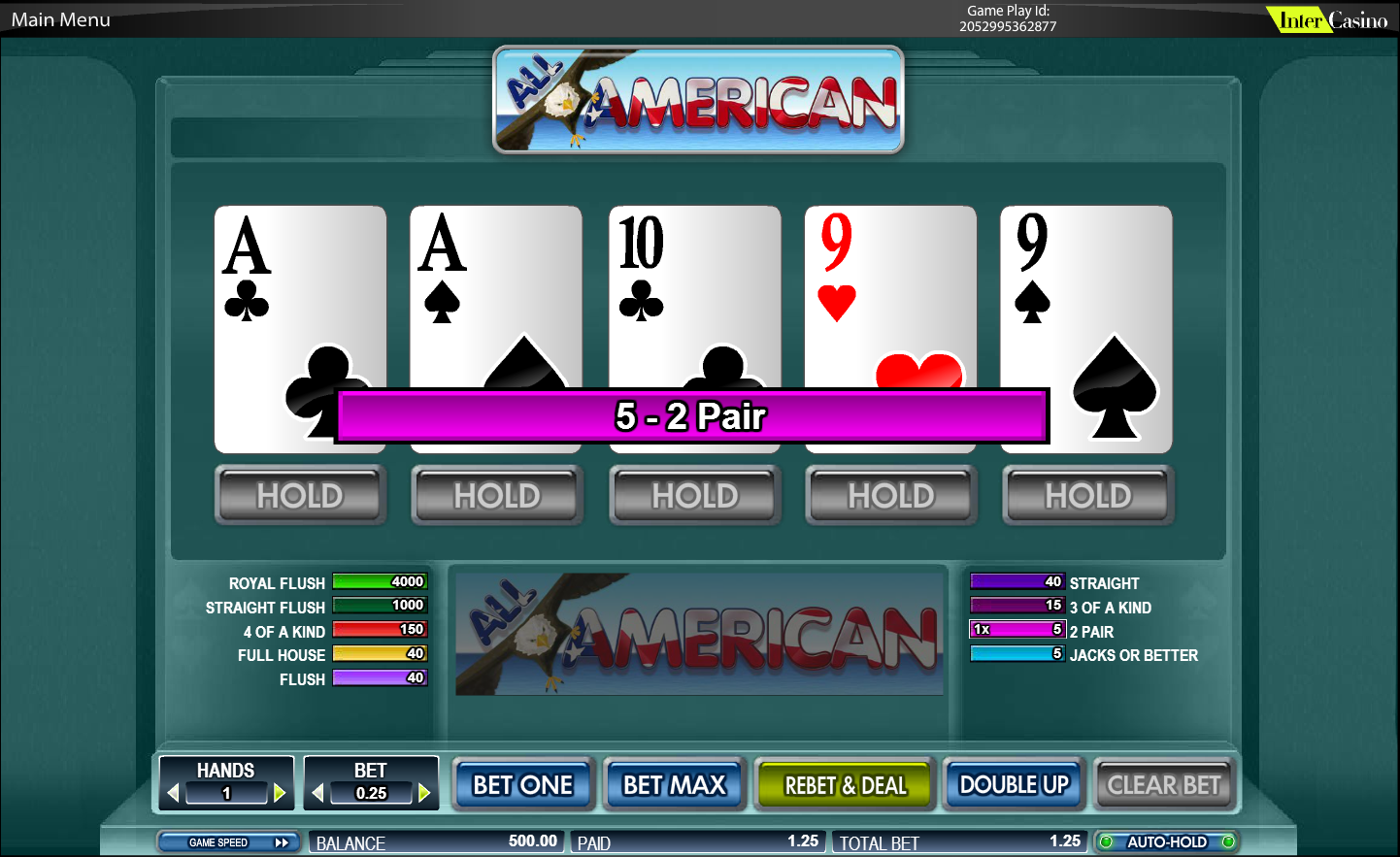Select the ace of spades card
Image resolution: width=1400 pixels, height=857 pixels.
(x=495, y=291)
